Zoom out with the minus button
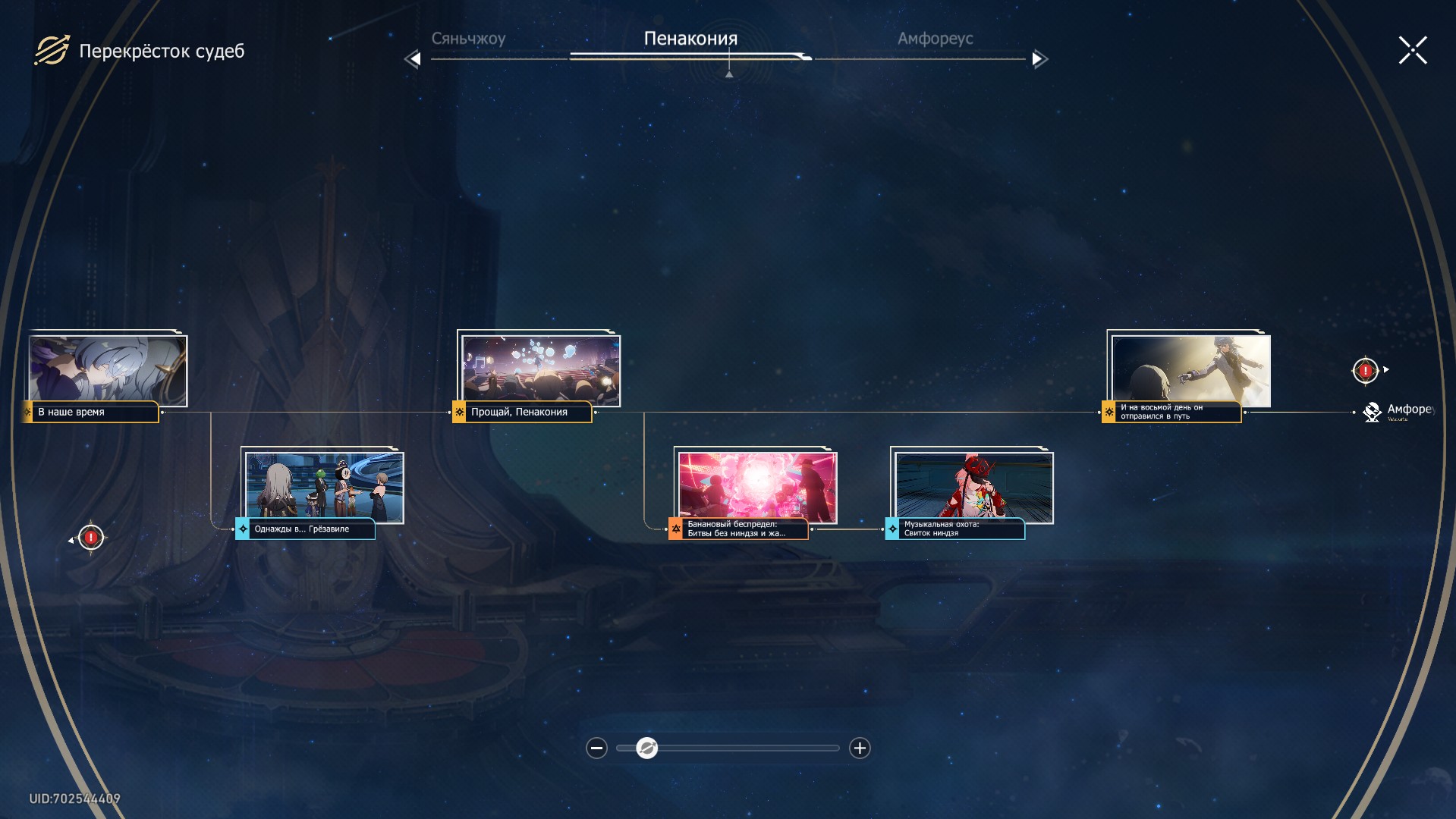Screen dimensions: 1456x819 click(597, 748)
